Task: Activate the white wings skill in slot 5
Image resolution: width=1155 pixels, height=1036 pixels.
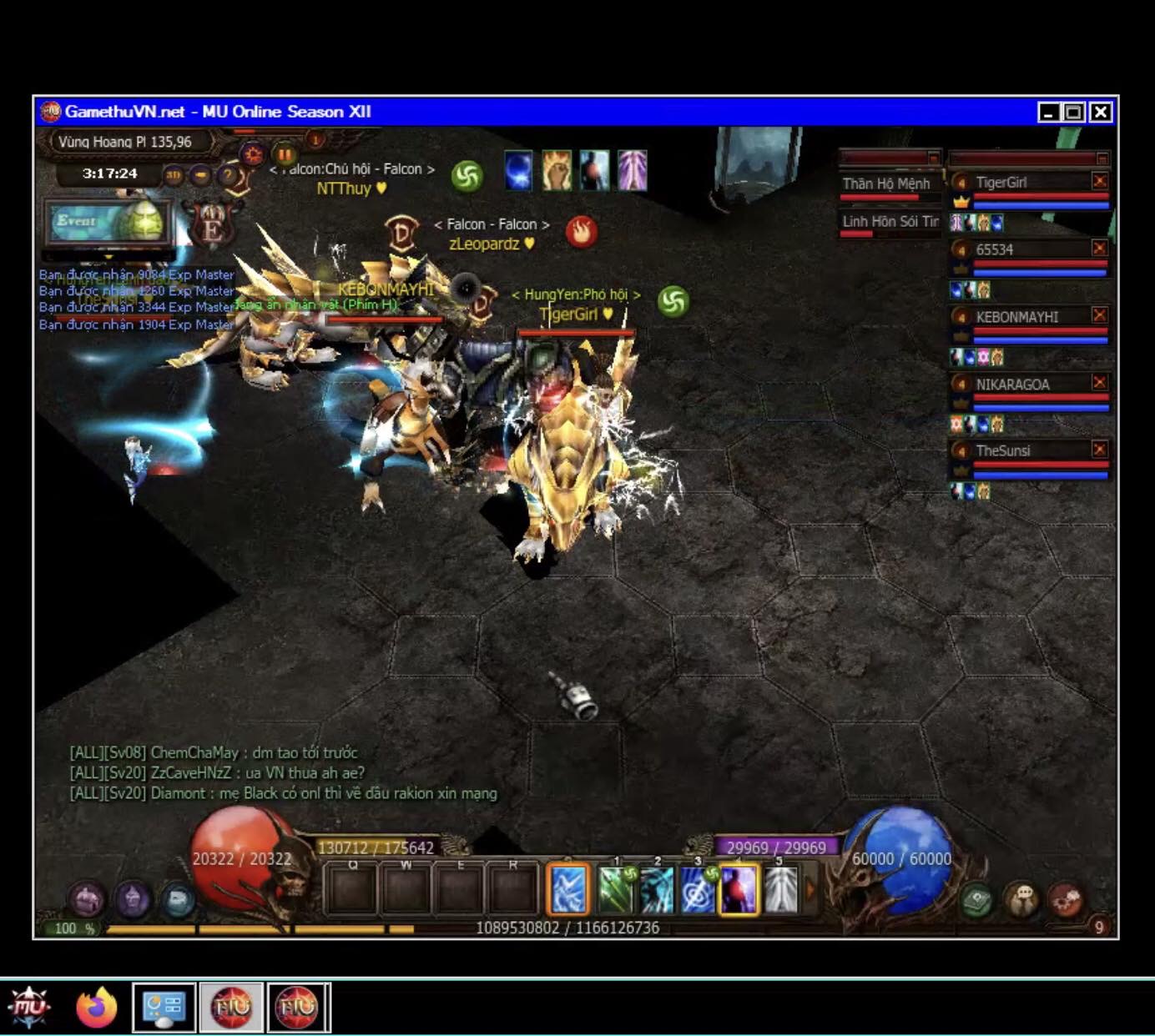Action: pyautogui.click(x=780, y=890)
